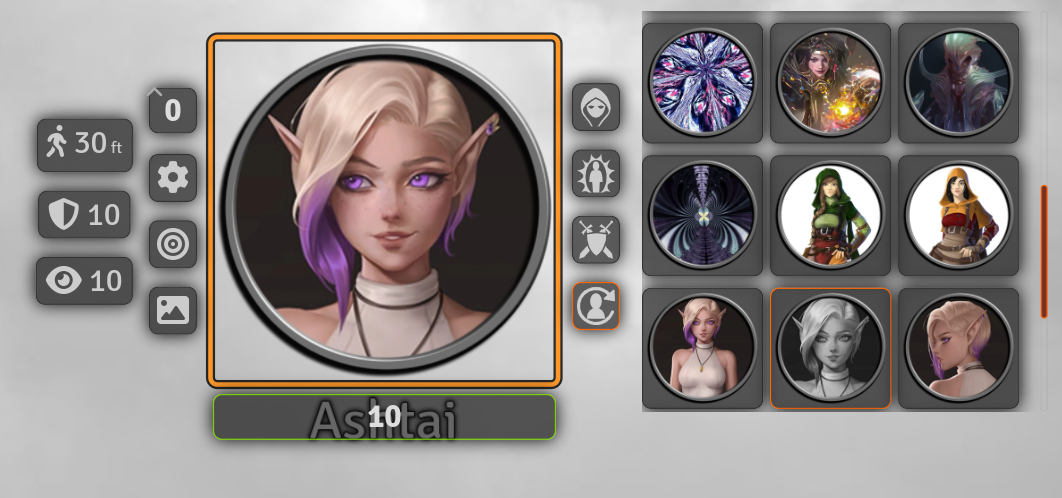The image size is (1062, 498).
Task: Choose the yellow-hooded adventurer token
Action: pyautogui.click(x=958, y=215)
